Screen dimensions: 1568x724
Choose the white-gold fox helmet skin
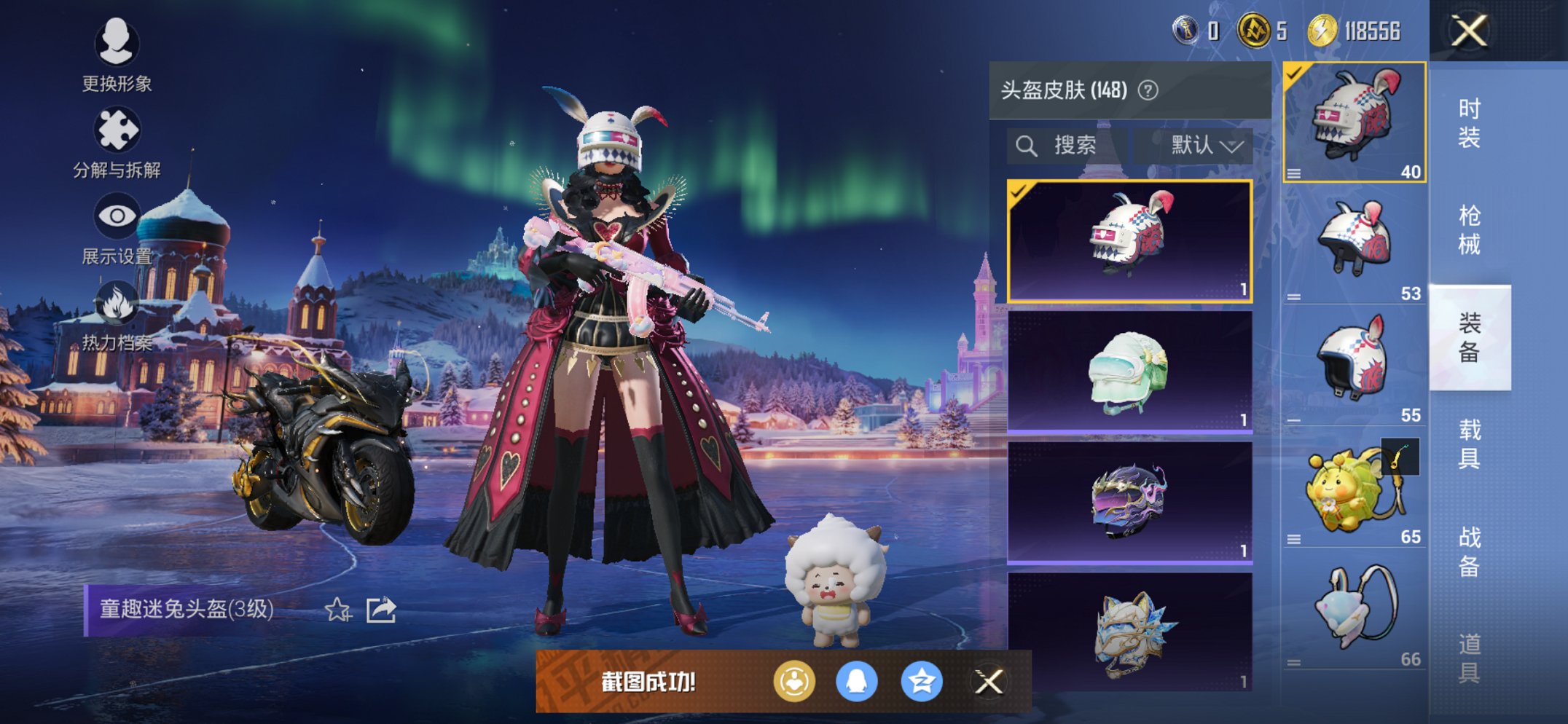(1129, 632)
